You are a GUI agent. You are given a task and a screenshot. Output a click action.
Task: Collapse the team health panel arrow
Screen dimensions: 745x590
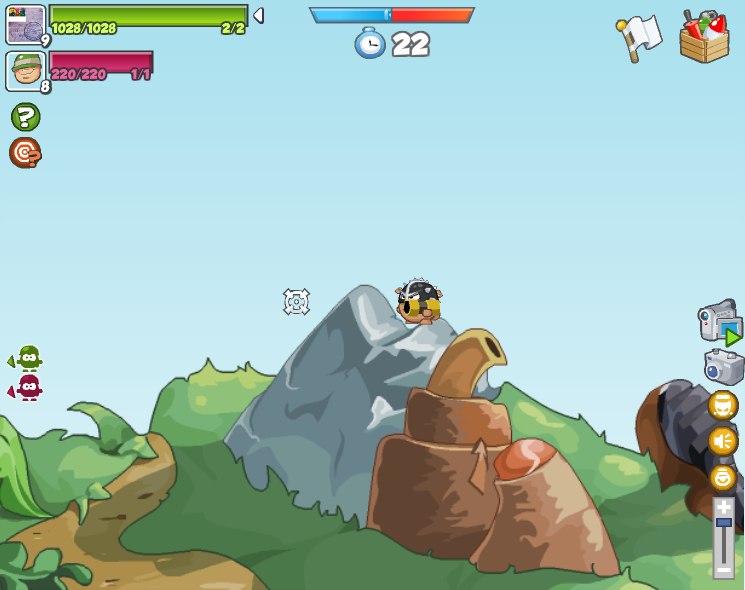pos(258,16)
